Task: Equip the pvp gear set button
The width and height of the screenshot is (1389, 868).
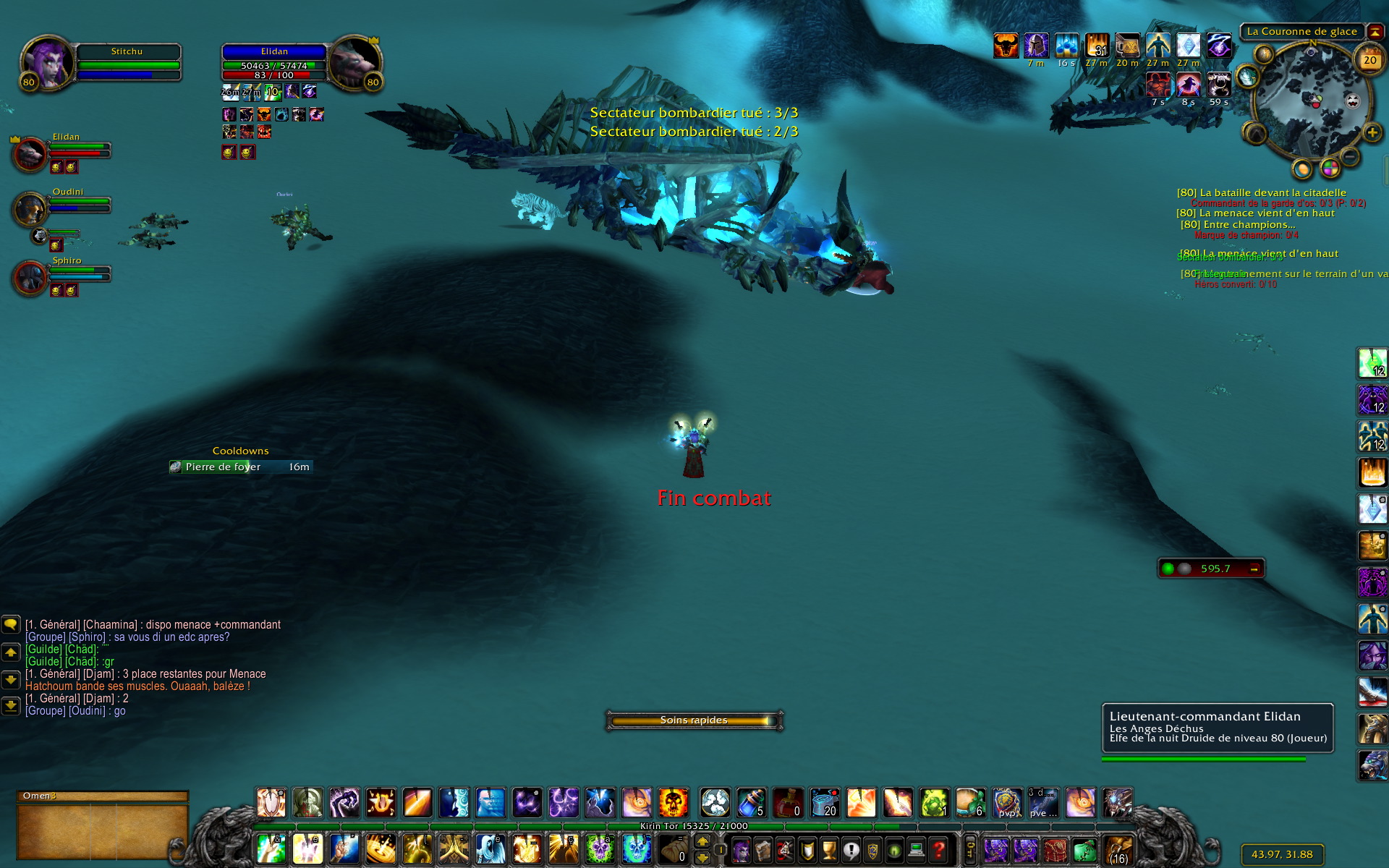Action: (x=1007, y=803)
